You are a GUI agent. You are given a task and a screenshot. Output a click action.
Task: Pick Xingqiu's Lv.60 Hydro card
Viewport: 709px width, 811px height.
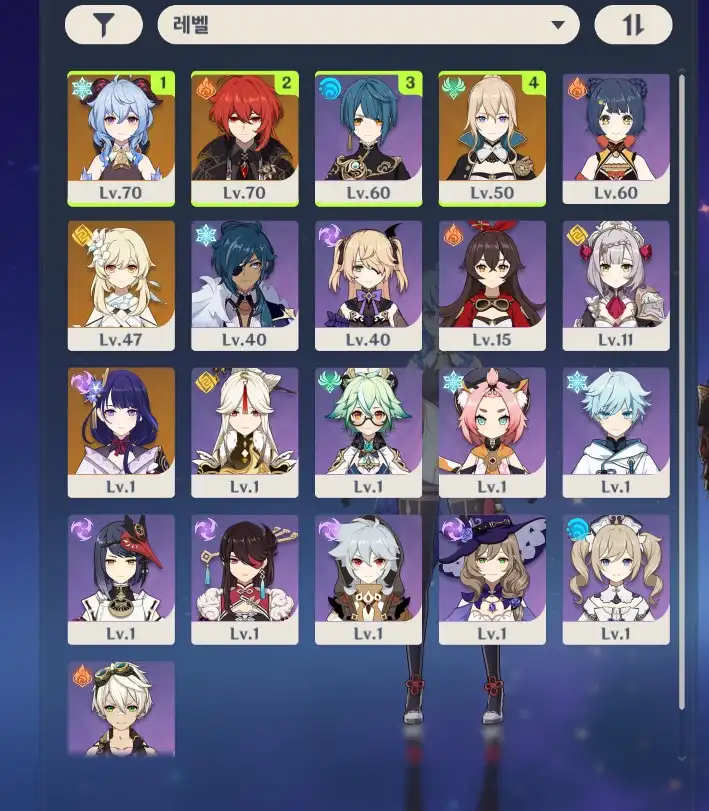tap(368, 138)
